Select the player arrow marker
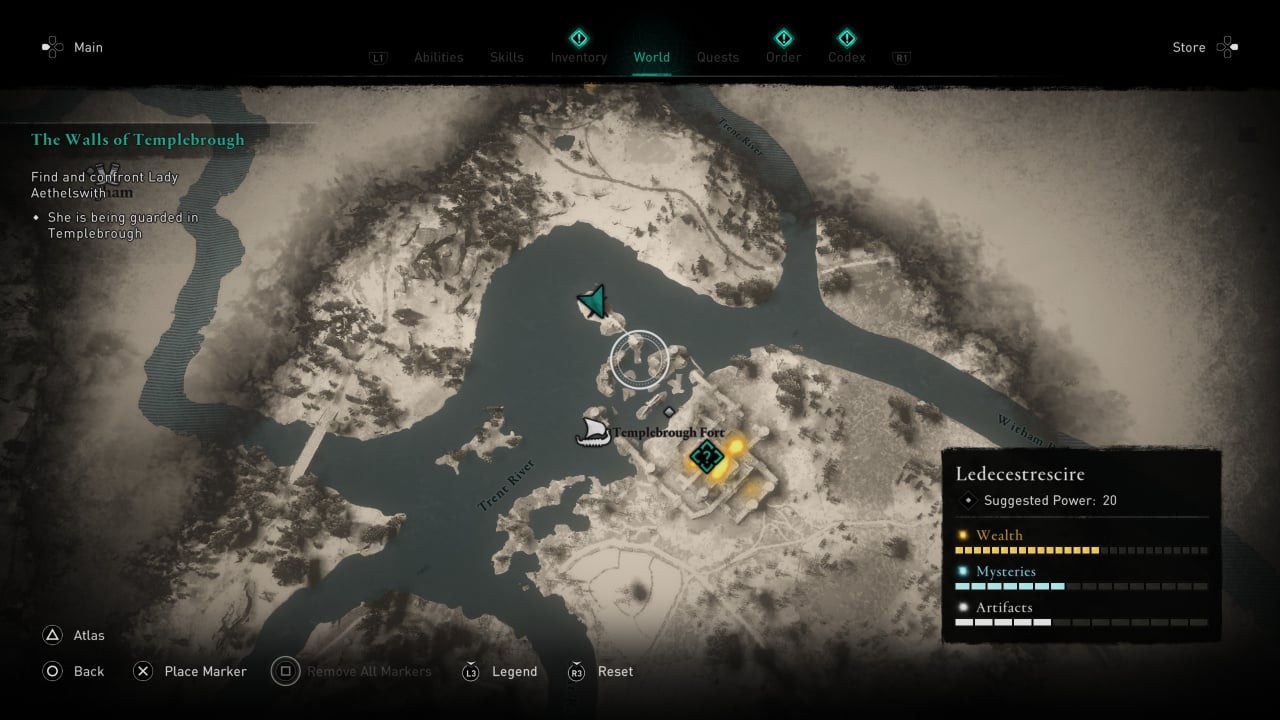The image size is (1280, 720). pos(593,301)
